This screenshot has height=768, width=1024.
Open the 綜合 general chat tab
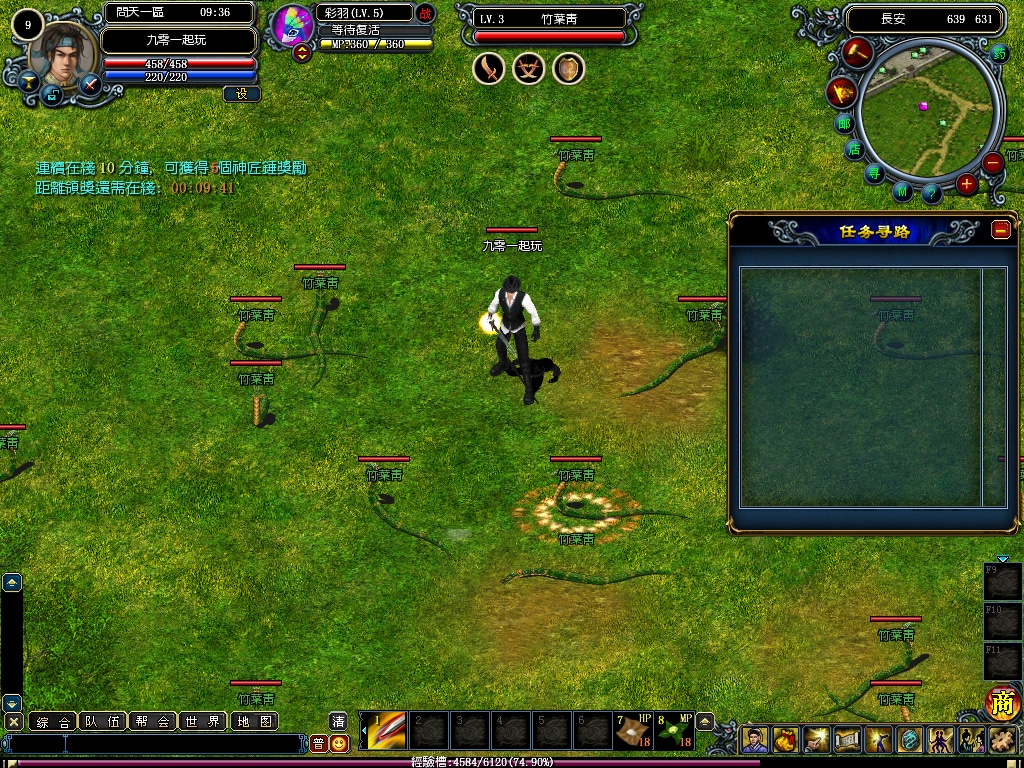point(53,721)
